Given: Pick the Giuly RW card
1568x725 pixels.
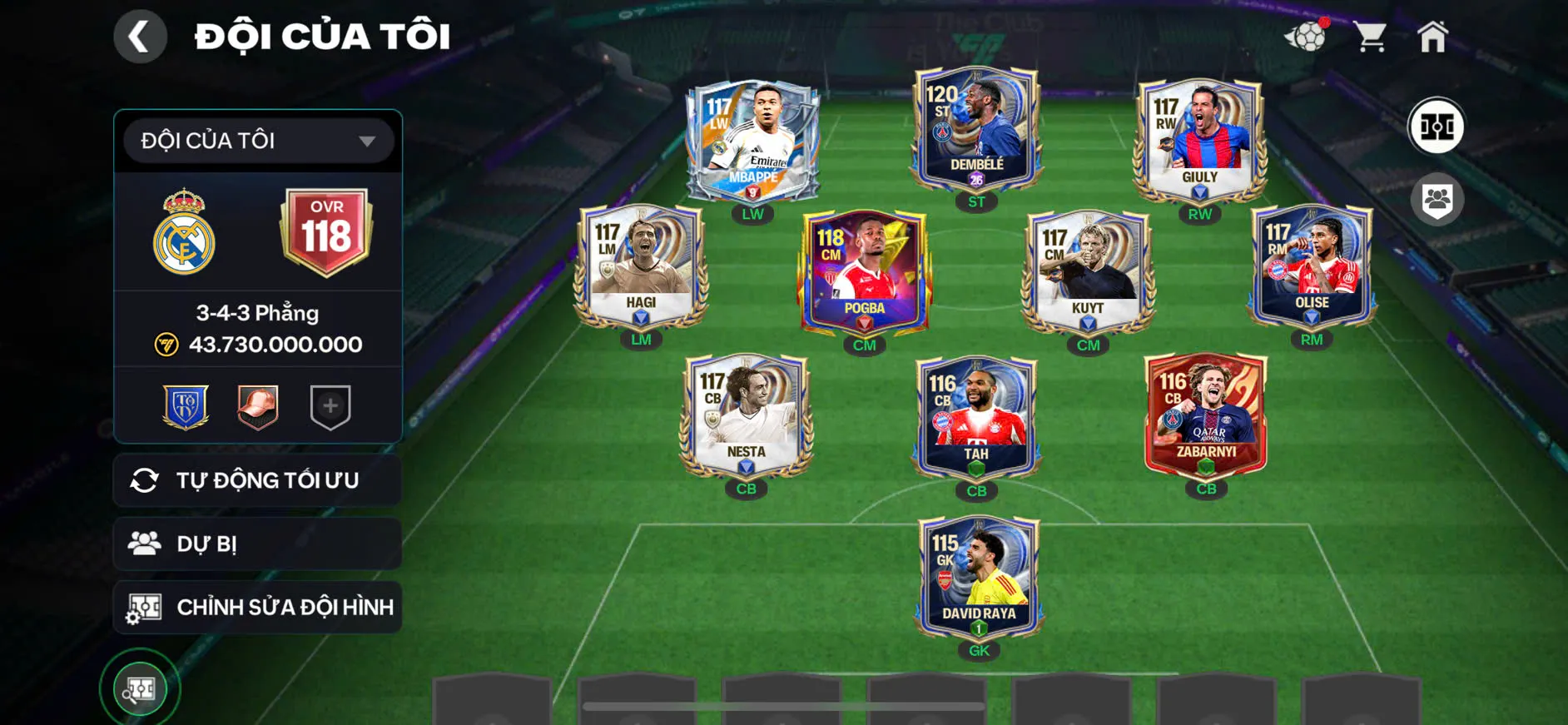Looking at the screenshot, I should click(1199, 142).
